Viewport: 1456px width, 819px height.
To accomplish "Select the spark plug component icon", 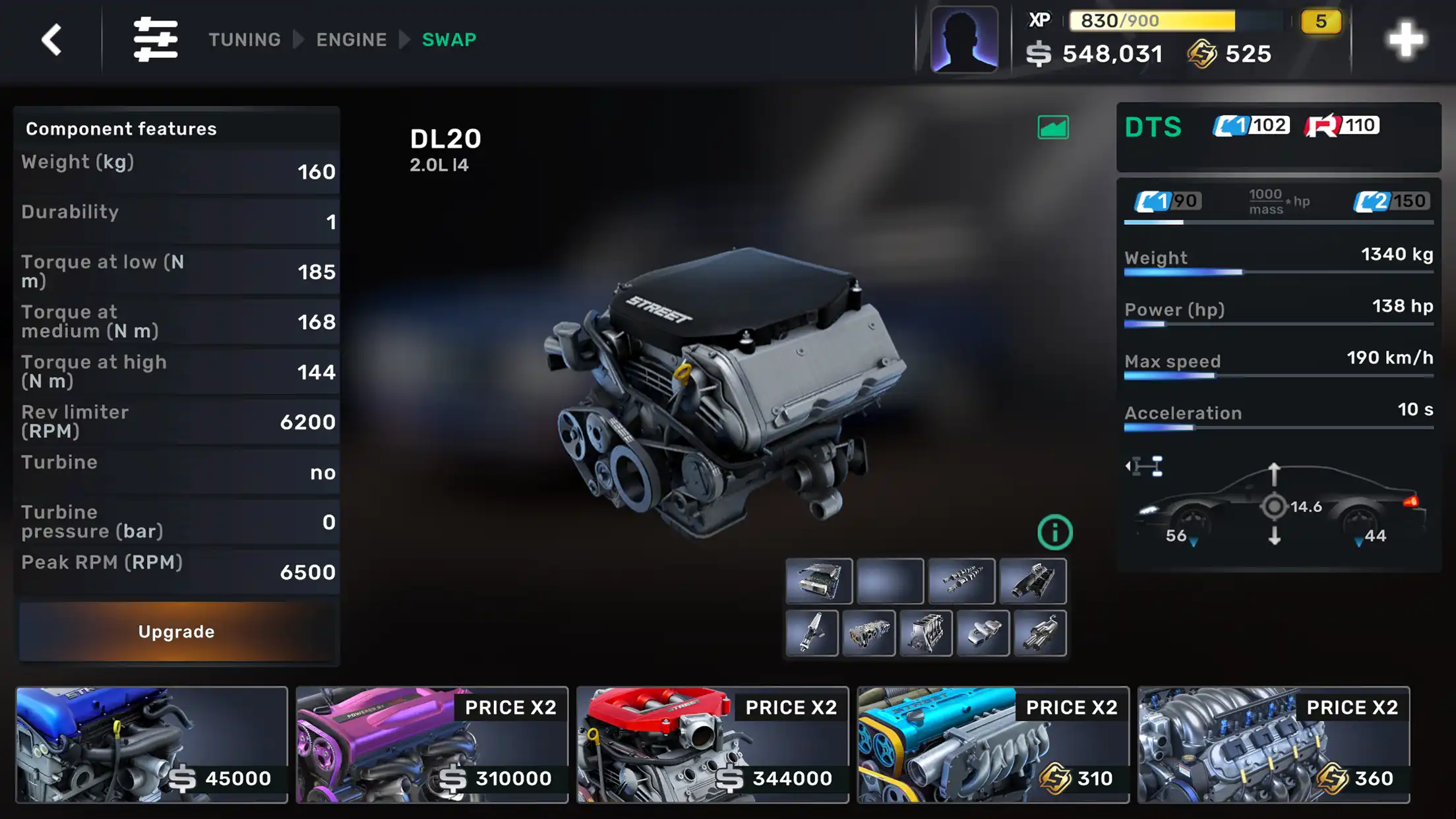I will 812,633.
